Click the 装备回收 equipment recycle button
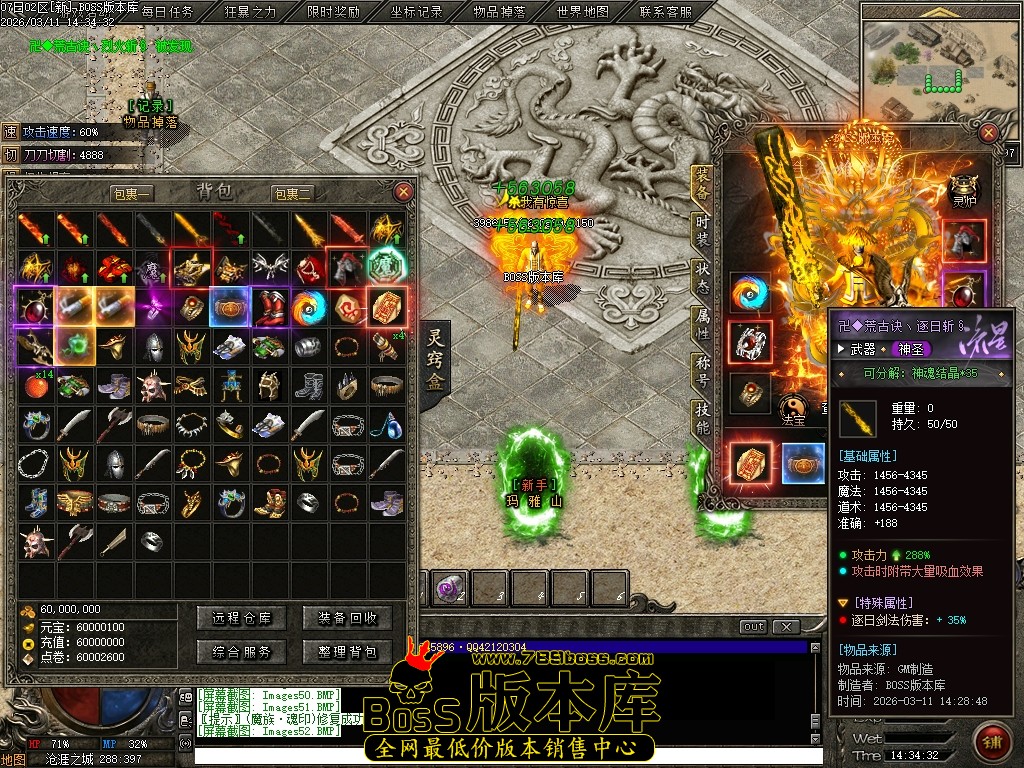 point(347,618)
